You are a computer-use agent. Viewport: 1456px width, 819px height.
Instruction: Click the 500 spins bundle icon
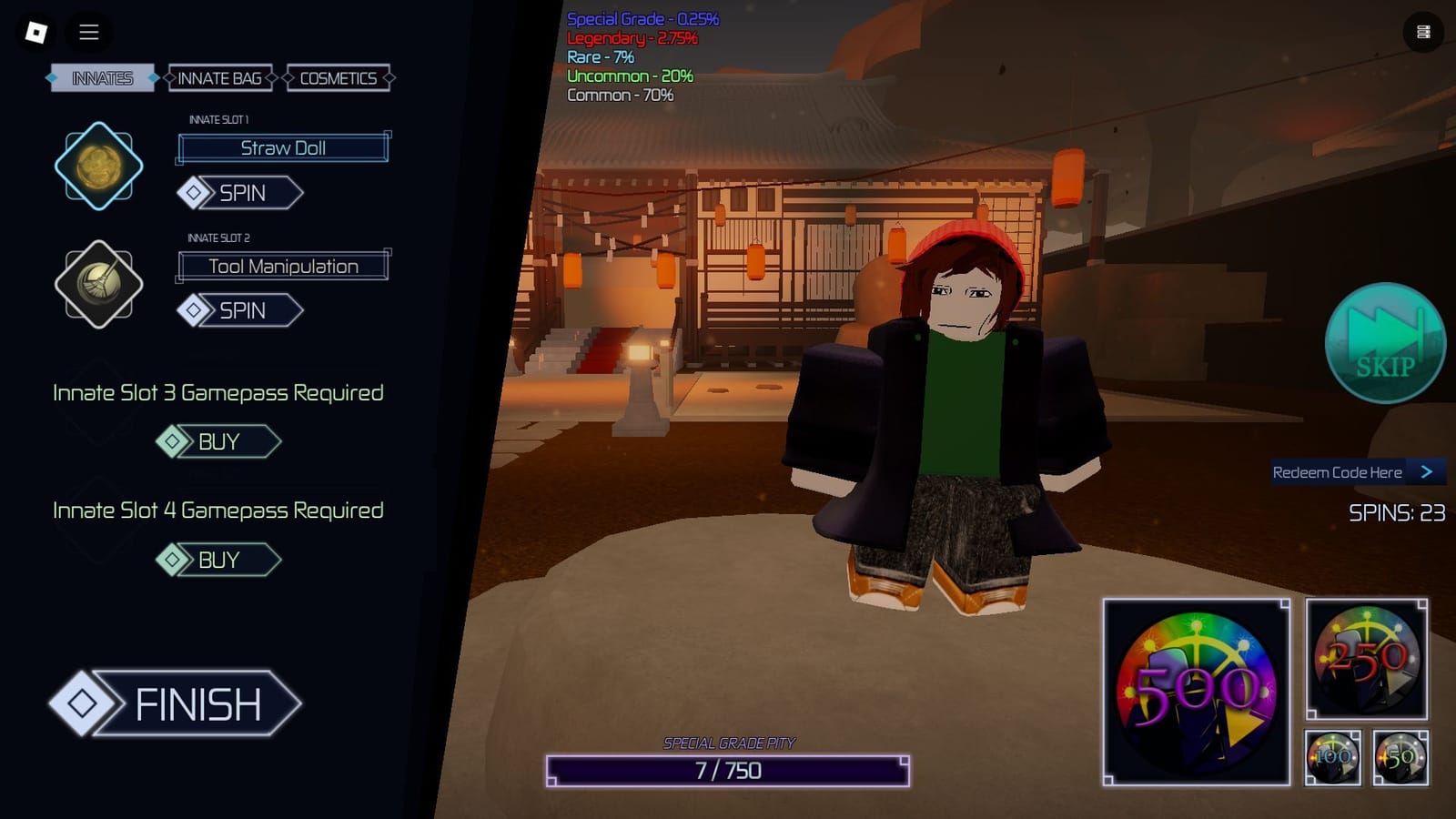(1195, 692)
